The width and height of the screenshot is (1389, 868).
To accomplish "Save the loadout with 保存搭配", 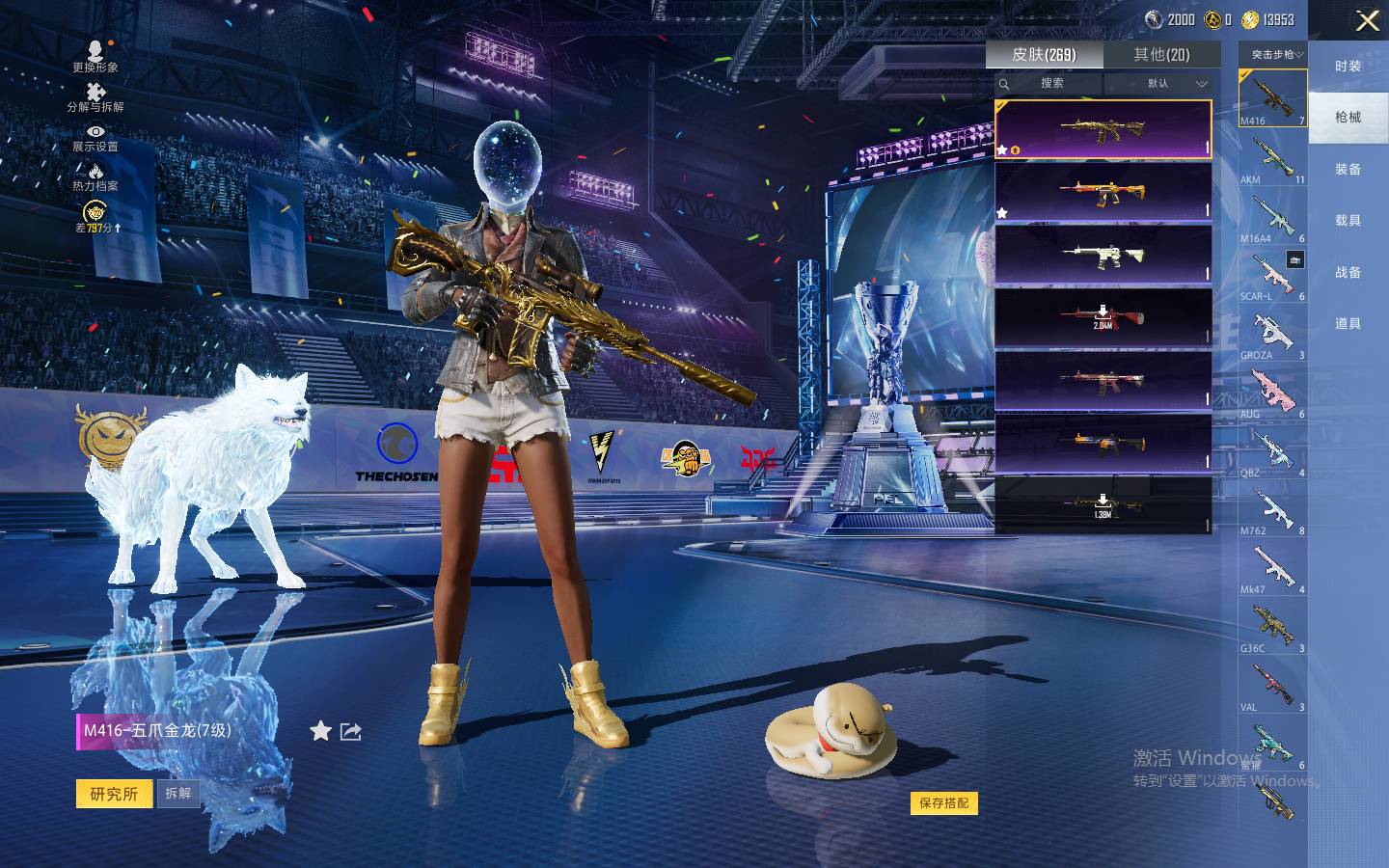I will 943,802.
